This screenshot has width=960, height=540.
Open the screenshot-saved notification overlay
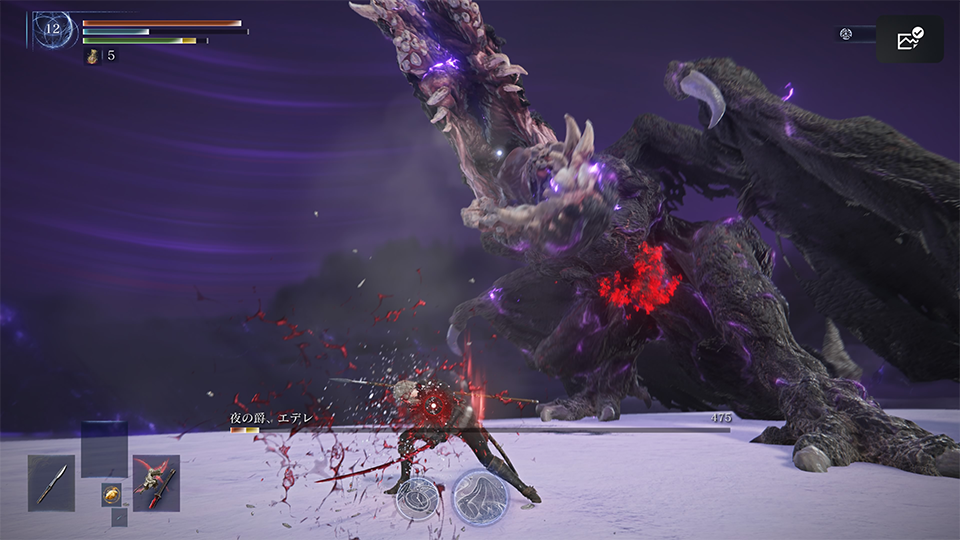[909, 40]
